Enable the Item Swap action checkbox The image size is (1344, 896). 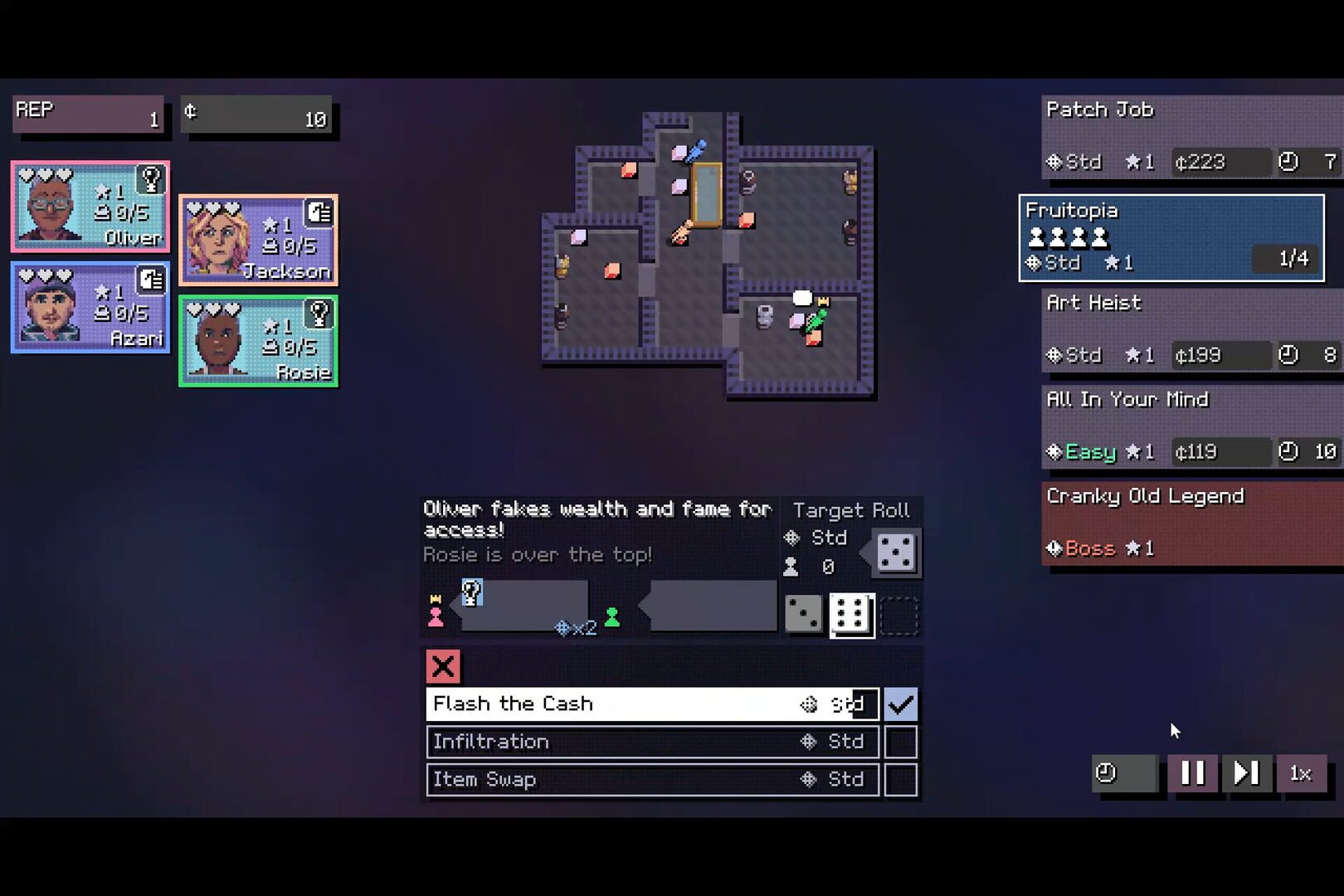(903, 780)
